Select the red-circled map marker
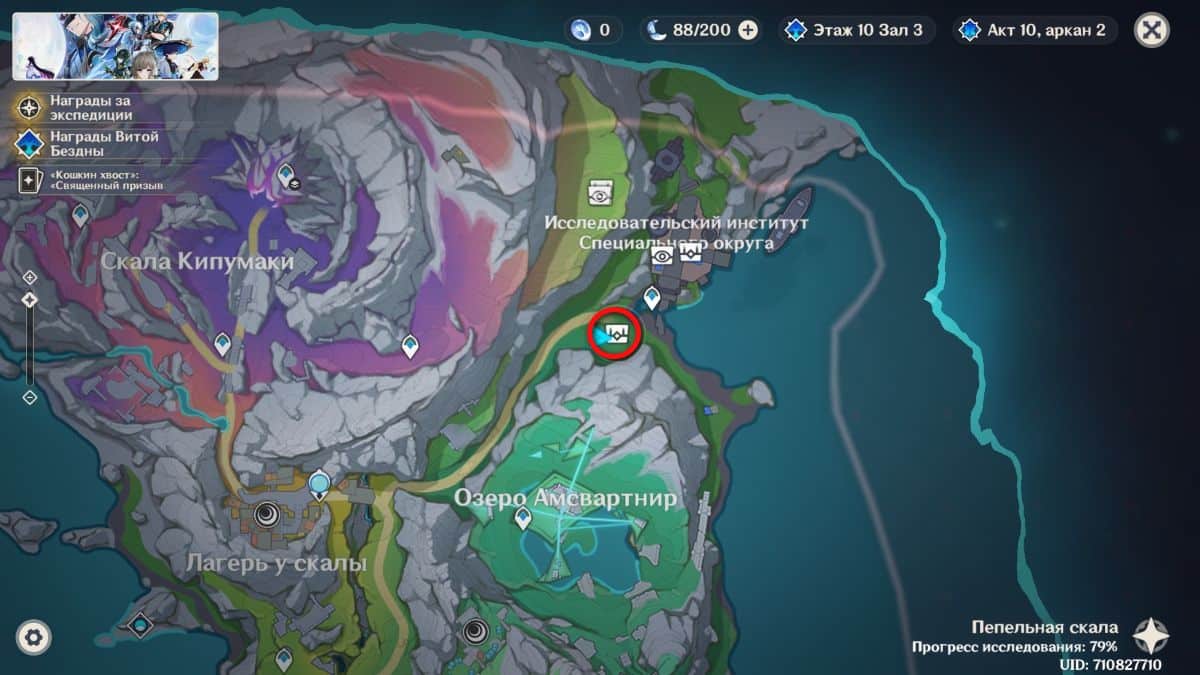The image size is (1200, 675). tap(615, 334)
